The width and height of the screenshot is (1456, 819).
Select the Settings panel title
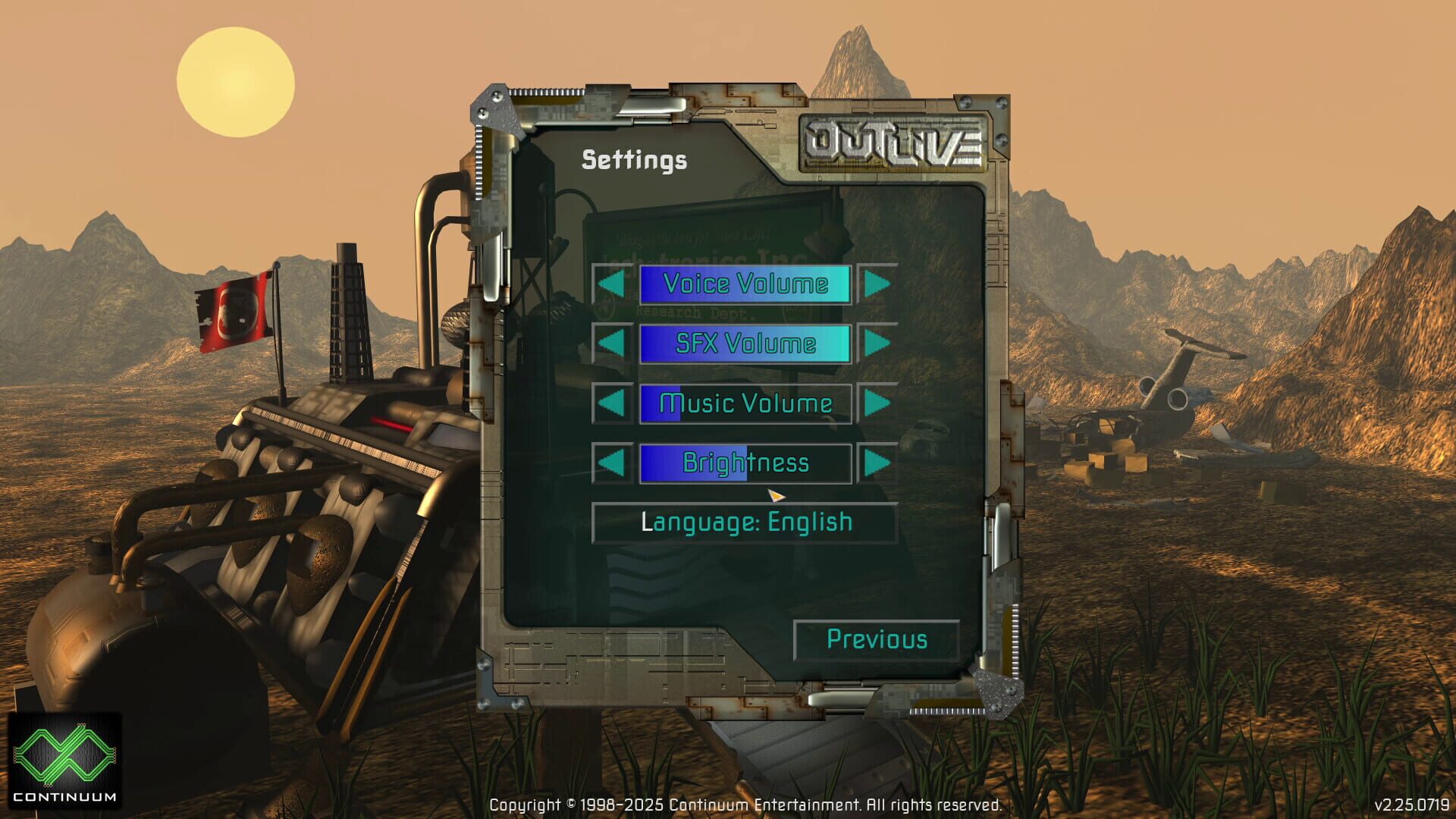pos(634,159)
